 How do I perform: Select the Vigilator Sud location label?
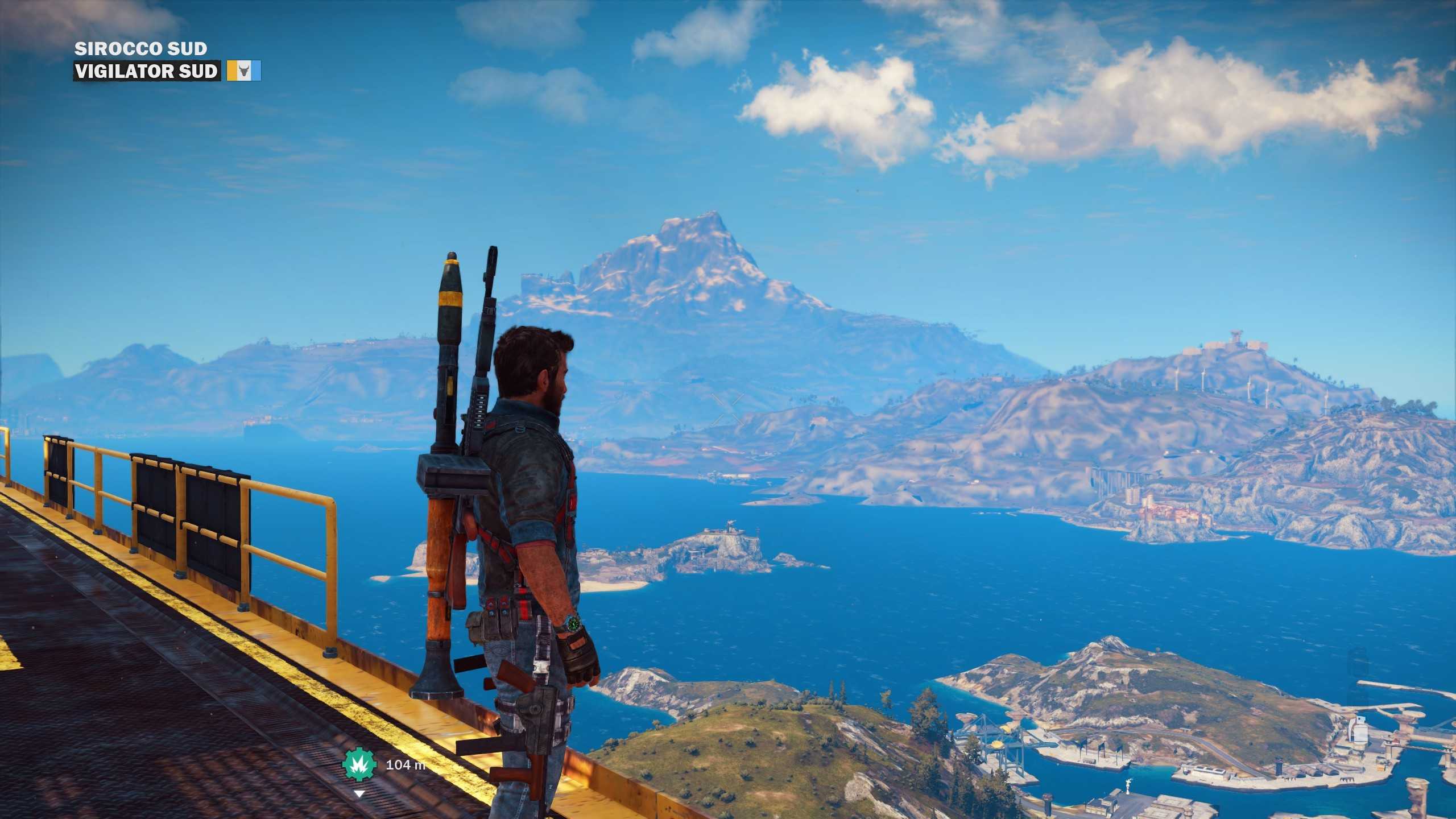click(147, 71)
